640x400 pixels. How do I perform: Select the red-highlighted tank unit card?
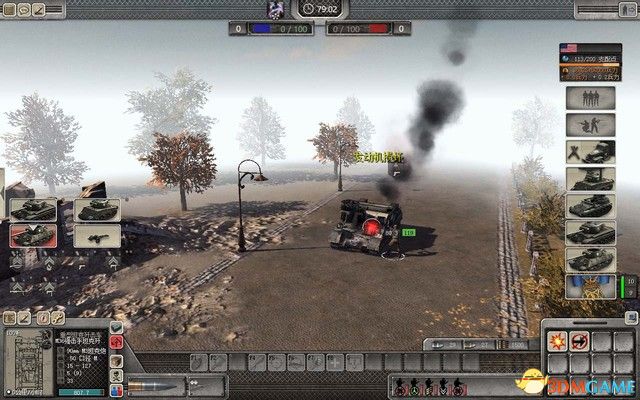(30, 235)
